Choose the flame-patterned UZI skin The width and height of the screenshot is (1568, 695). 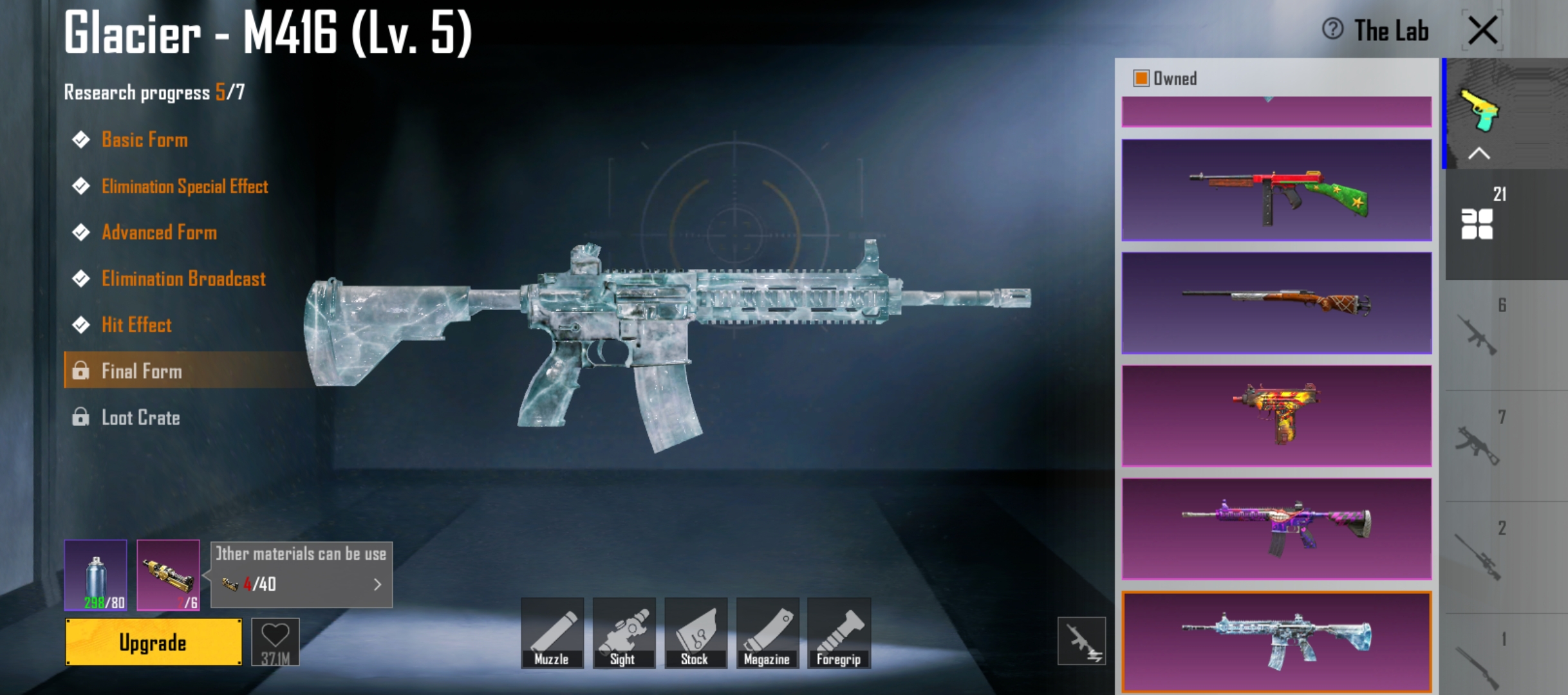tap(1276, 416)
